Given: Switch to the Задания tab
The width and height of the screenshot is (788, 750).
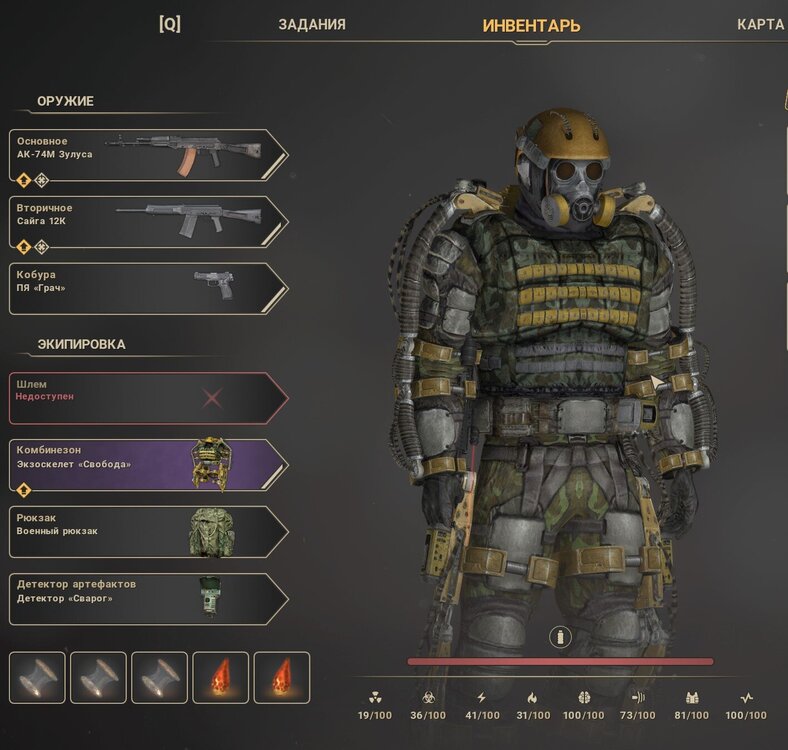Looking at the screenshot, I should coord(312,25).
